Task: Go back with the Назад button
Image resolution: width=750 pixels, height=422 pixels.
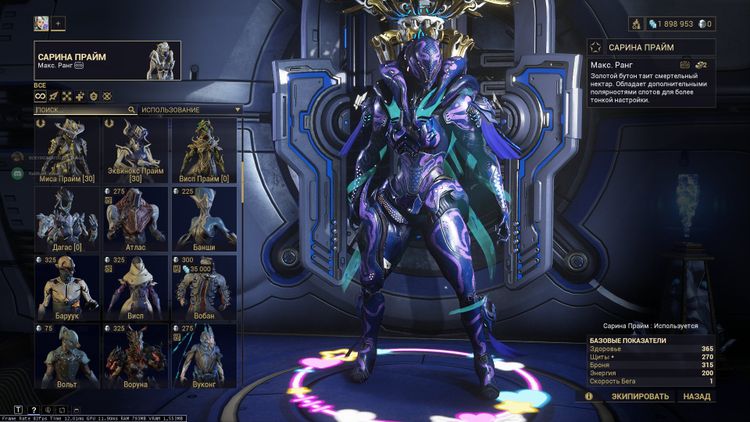Action: click(697, 396)
